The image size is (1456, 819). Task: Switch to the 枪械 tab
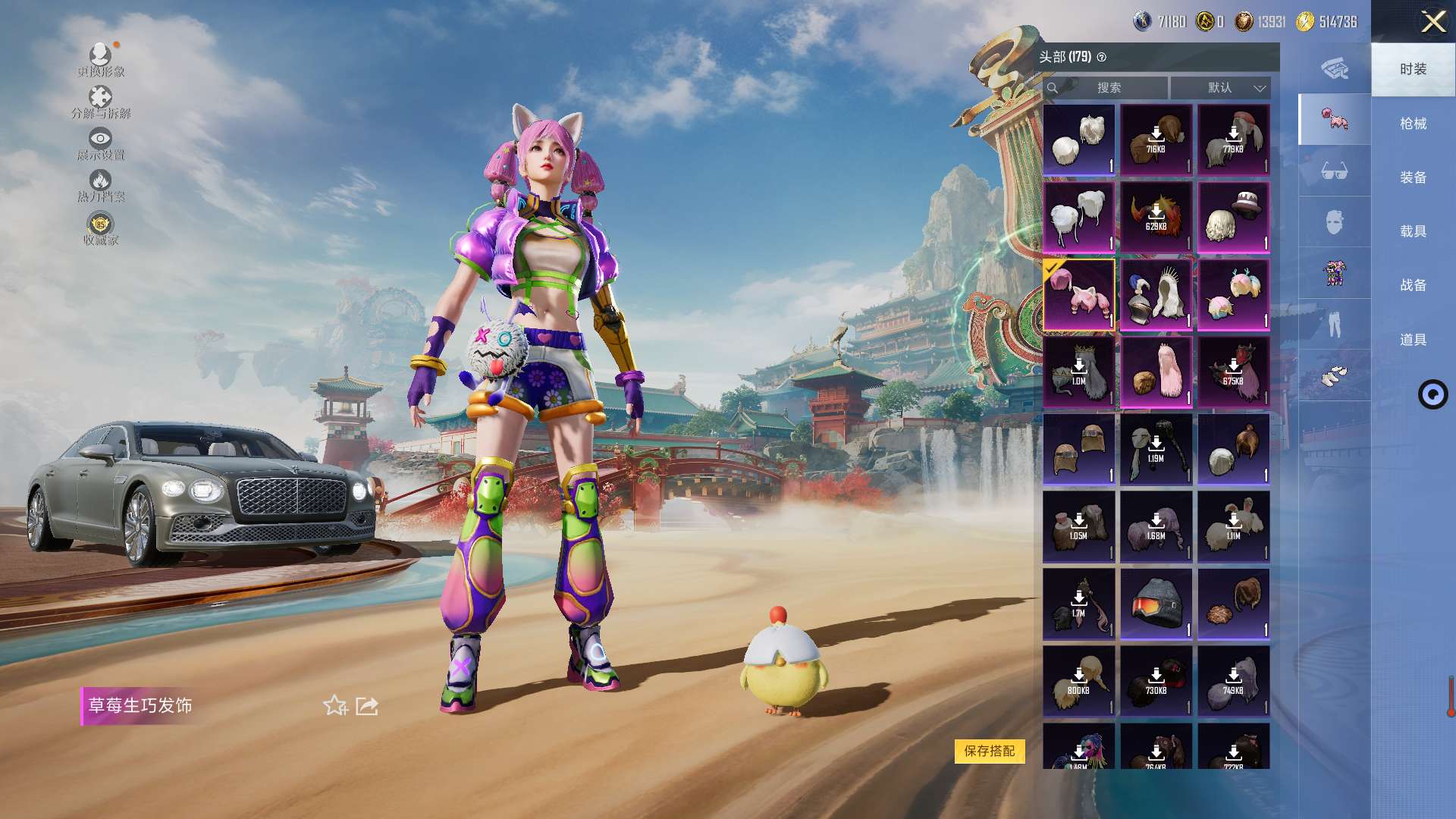coord(1413,124)
